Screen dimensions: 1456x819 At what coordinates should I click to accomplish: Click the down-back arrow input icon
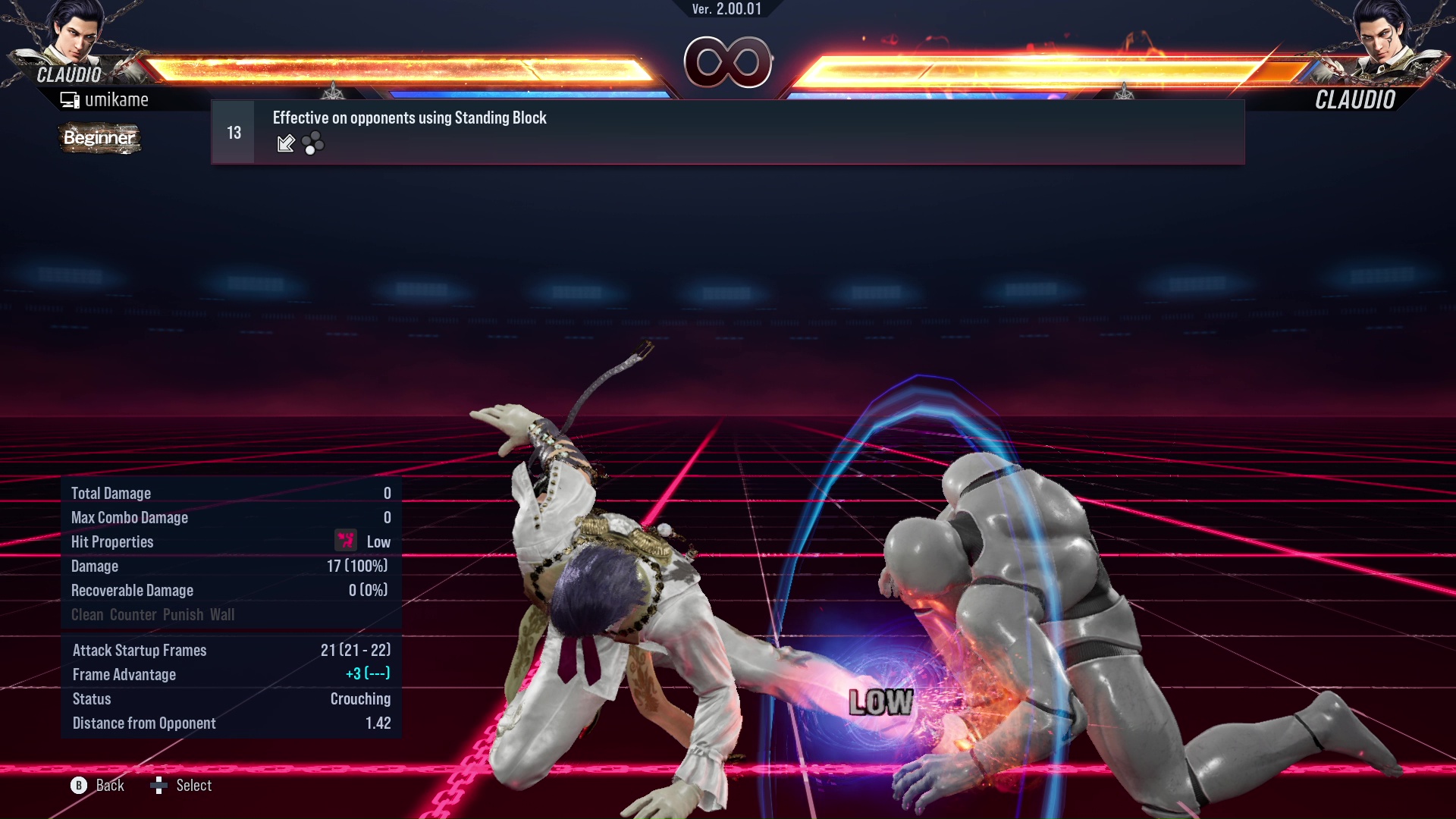(286, 143)
